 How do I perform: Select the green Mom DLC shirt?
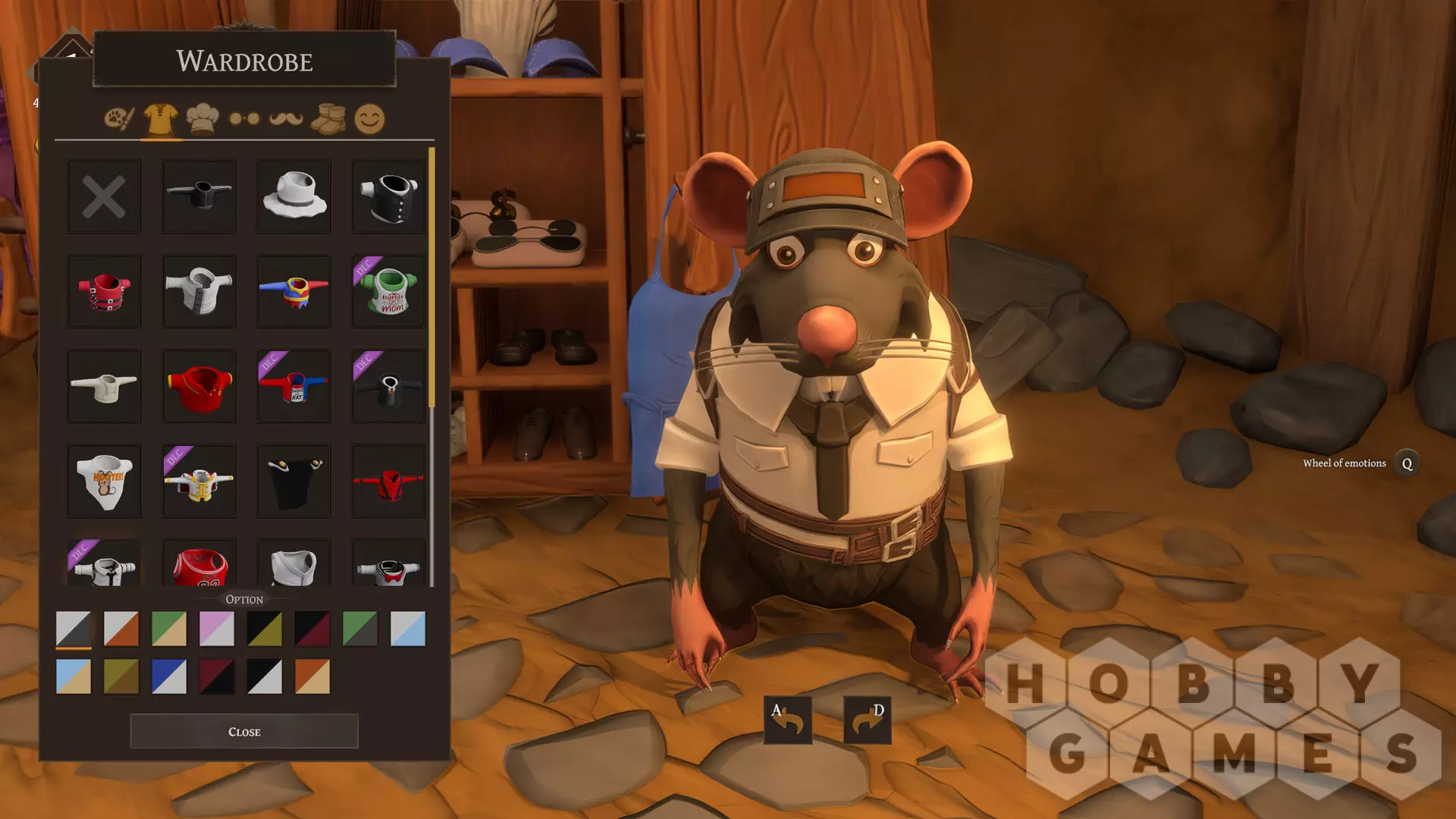[x=388, y=291]
